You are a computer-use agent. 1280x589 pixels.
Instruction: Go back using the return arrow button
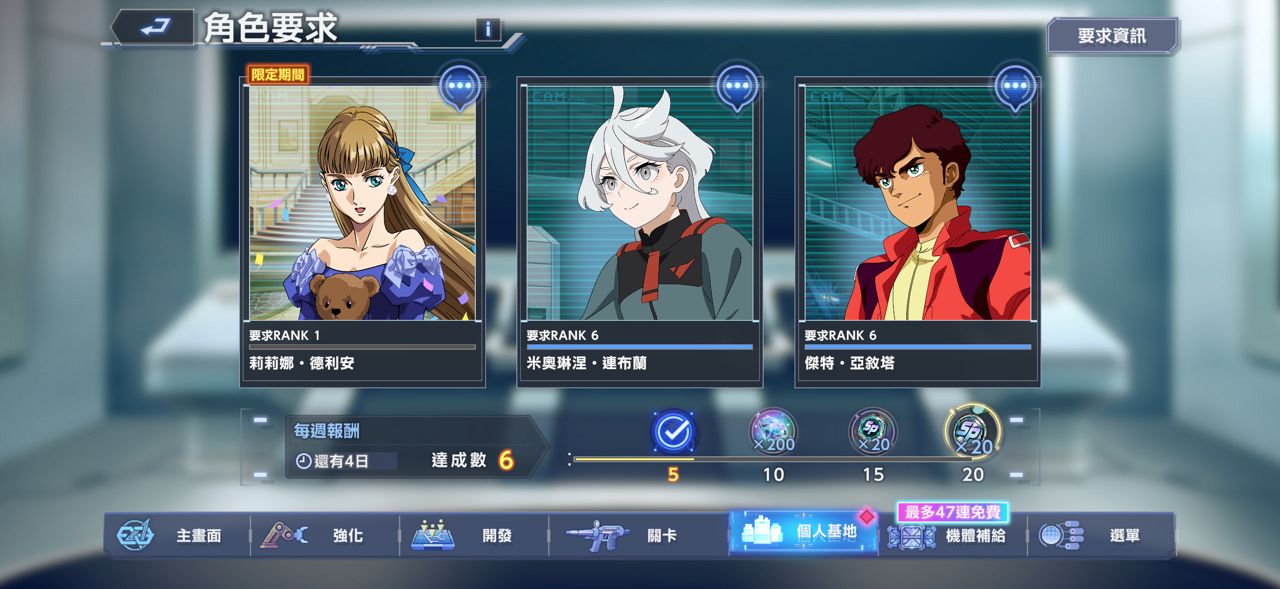[x=153, y=28]
